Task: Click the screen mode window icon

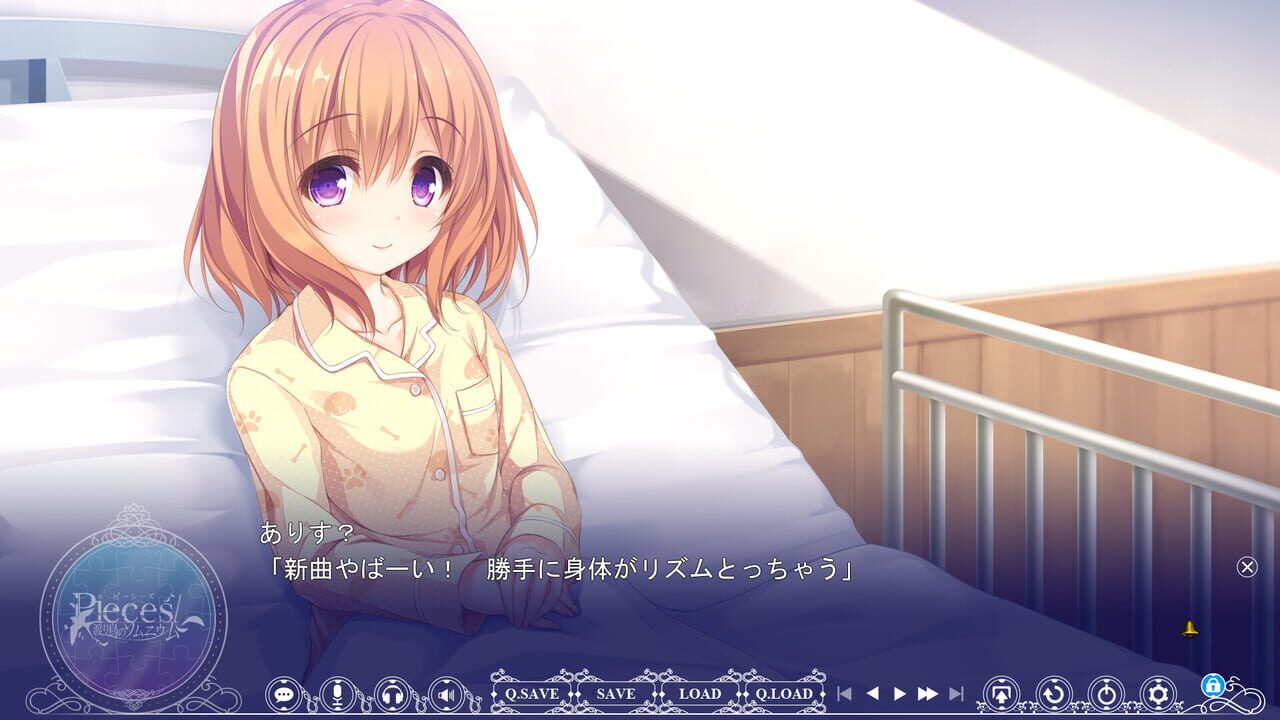Action: (x=1000, y=693)
